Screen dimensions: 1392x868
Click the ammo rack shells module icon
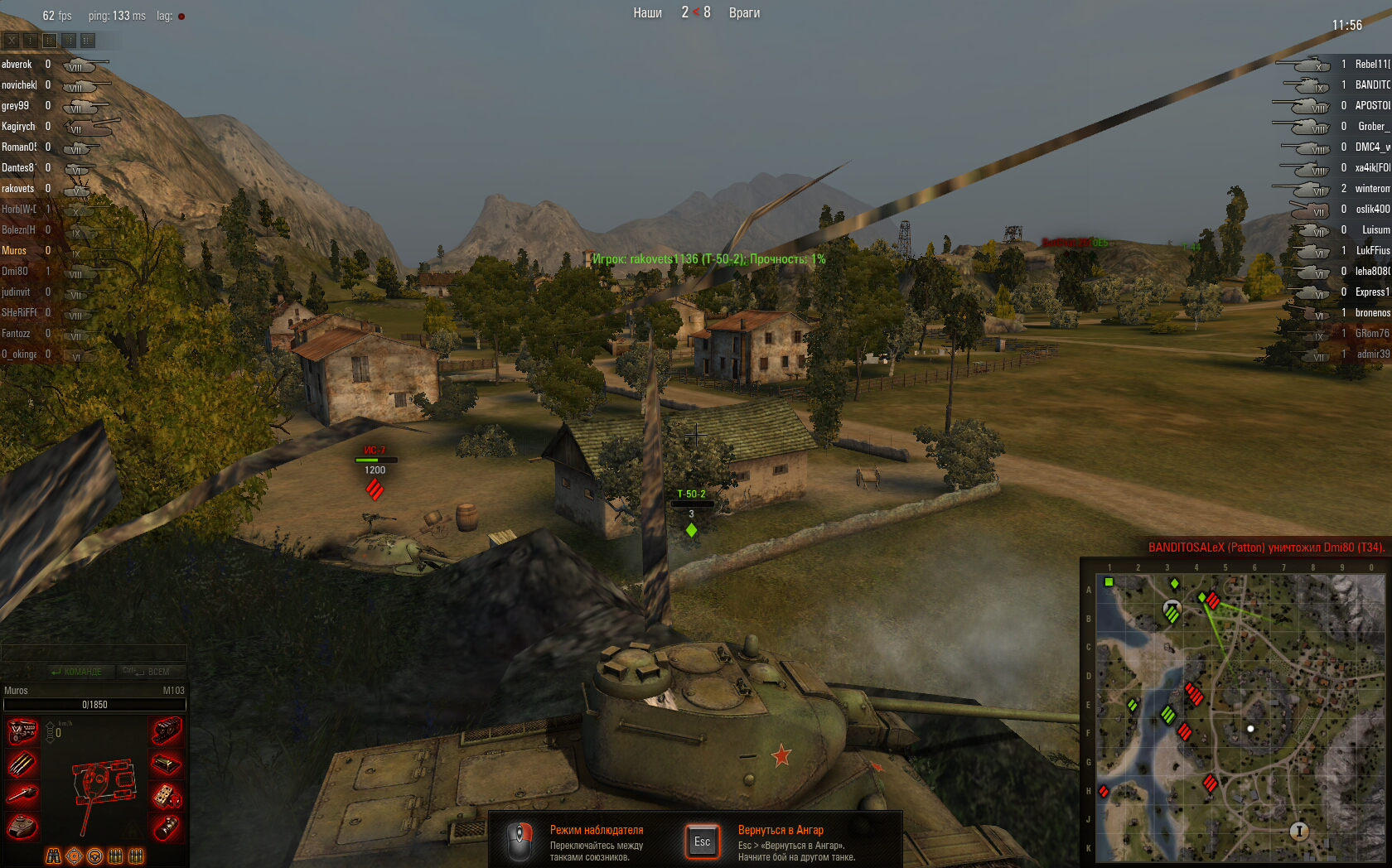[22, 764]
